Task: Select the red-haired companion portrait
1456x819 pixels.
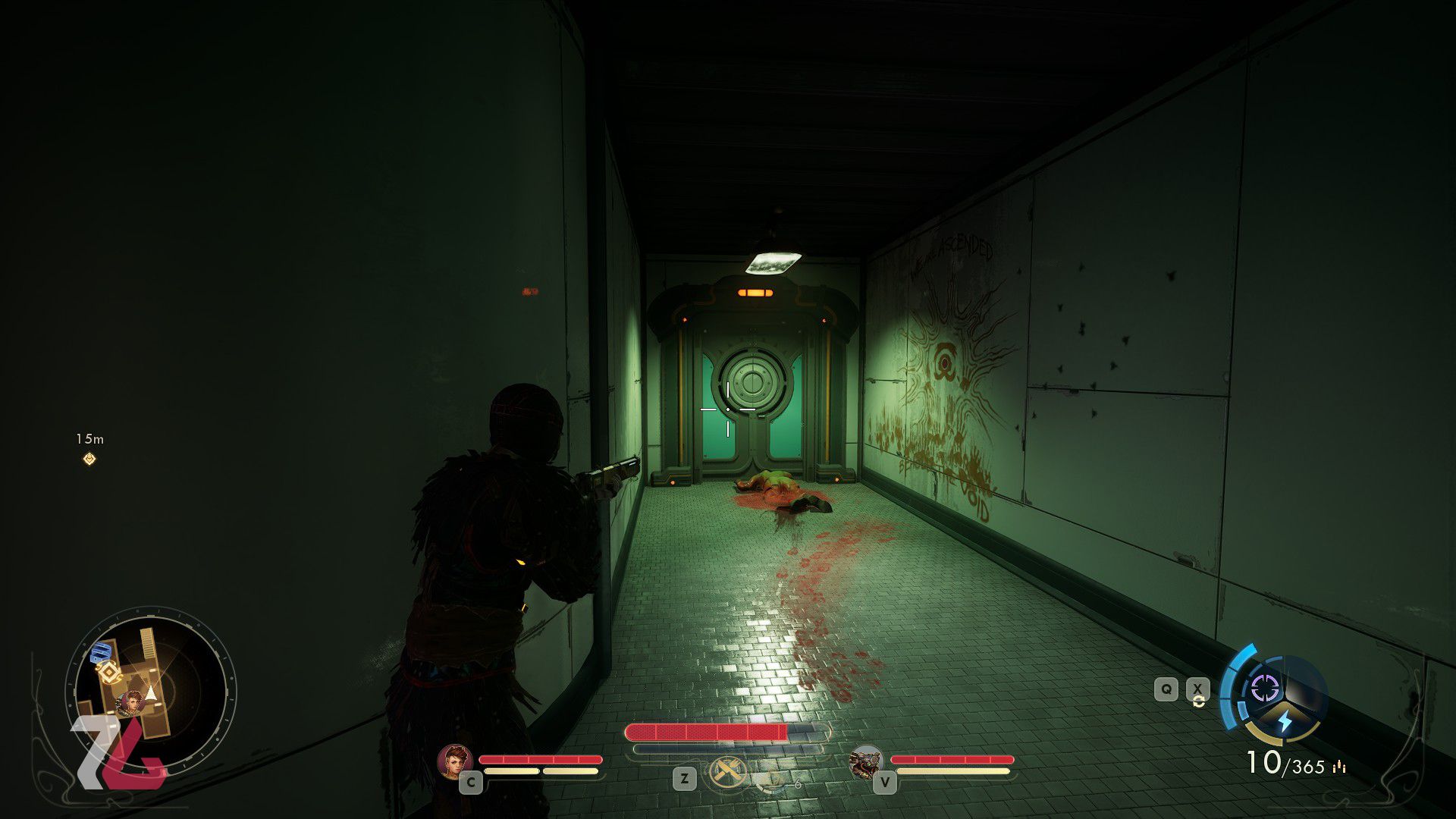Action: [x=455, y=761]
